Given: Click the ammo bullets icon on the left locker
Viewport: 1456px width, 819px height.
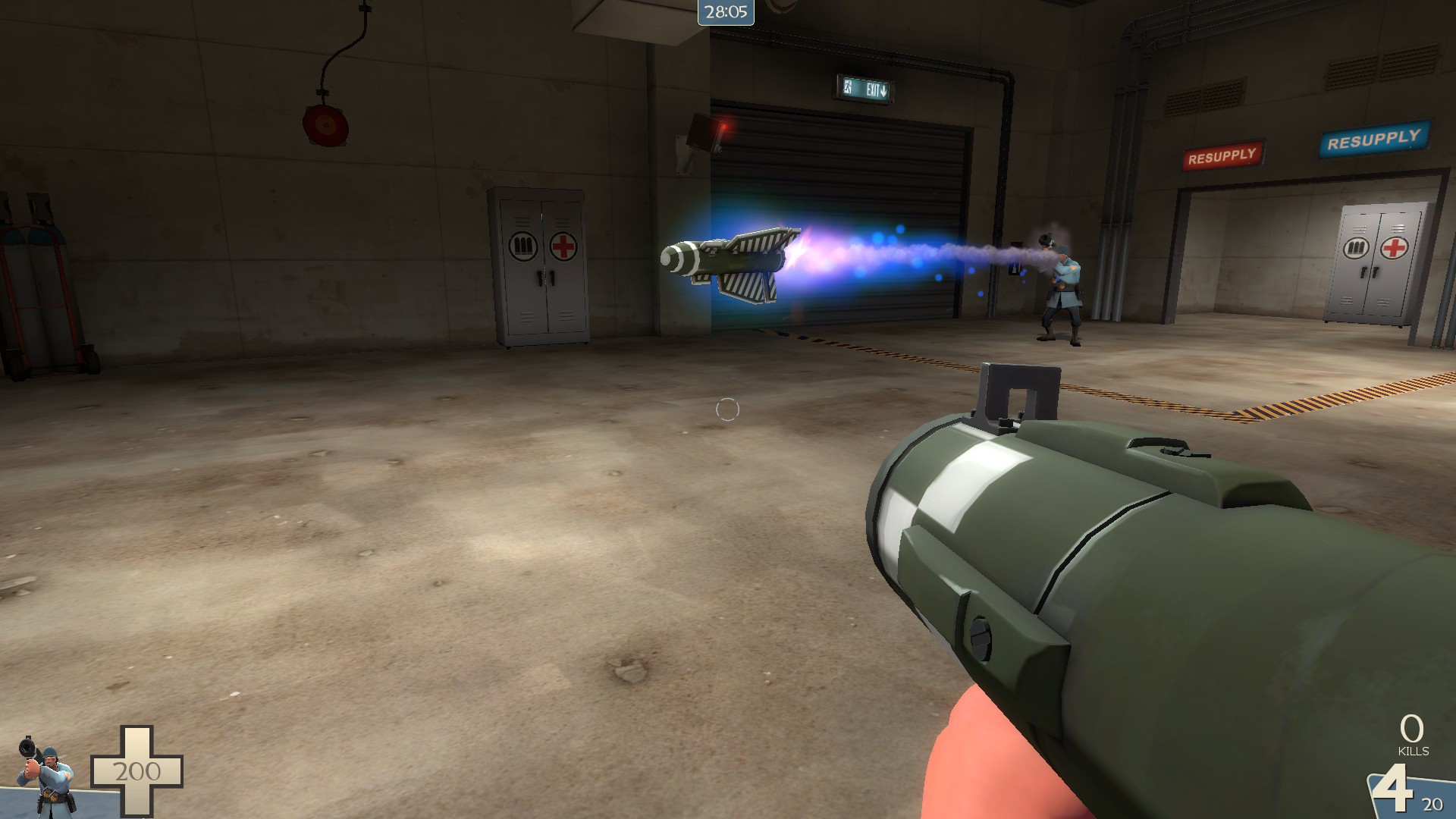Looking at the screenshot, I should 522,246.
